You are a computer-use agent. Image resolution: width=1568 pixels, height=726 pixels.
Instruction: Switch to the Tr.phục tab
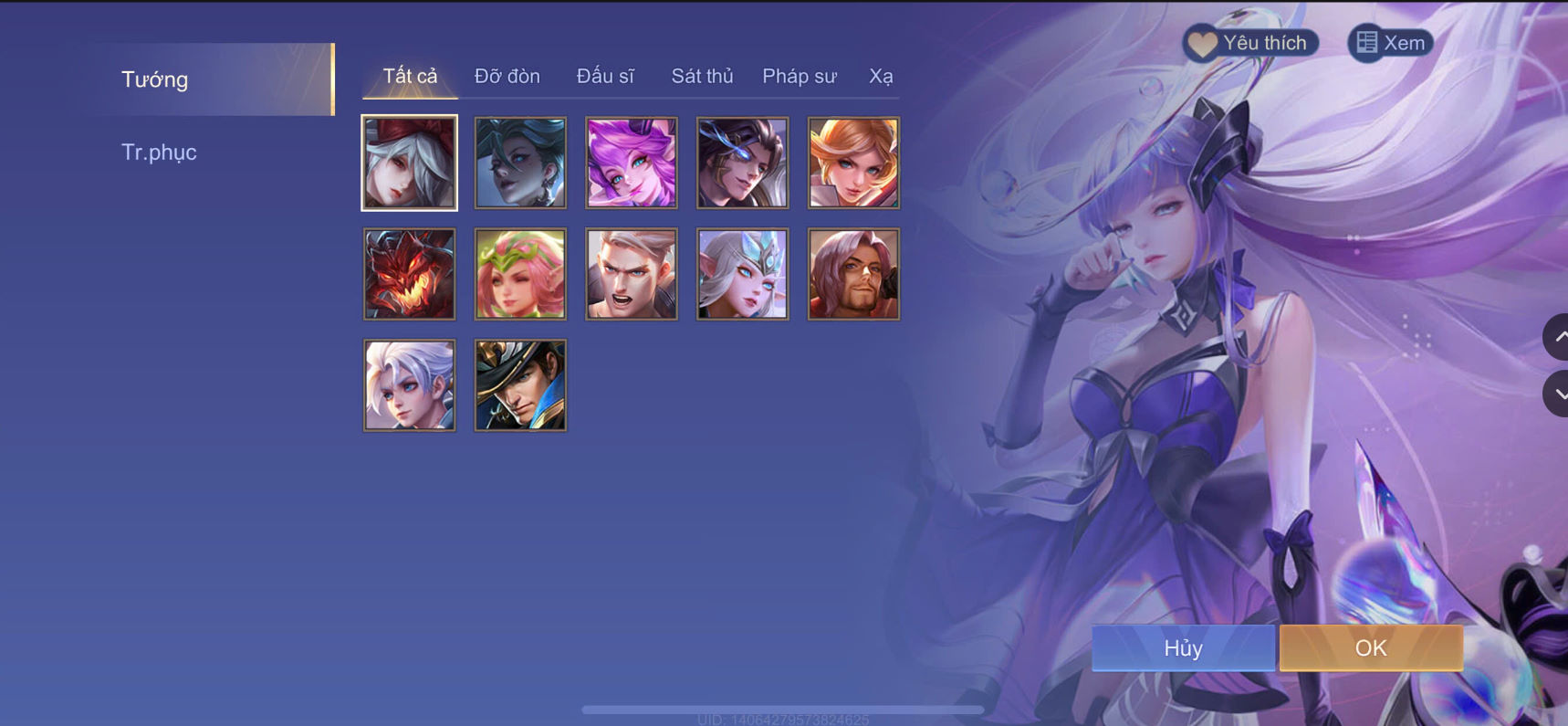tap(160, 152)
